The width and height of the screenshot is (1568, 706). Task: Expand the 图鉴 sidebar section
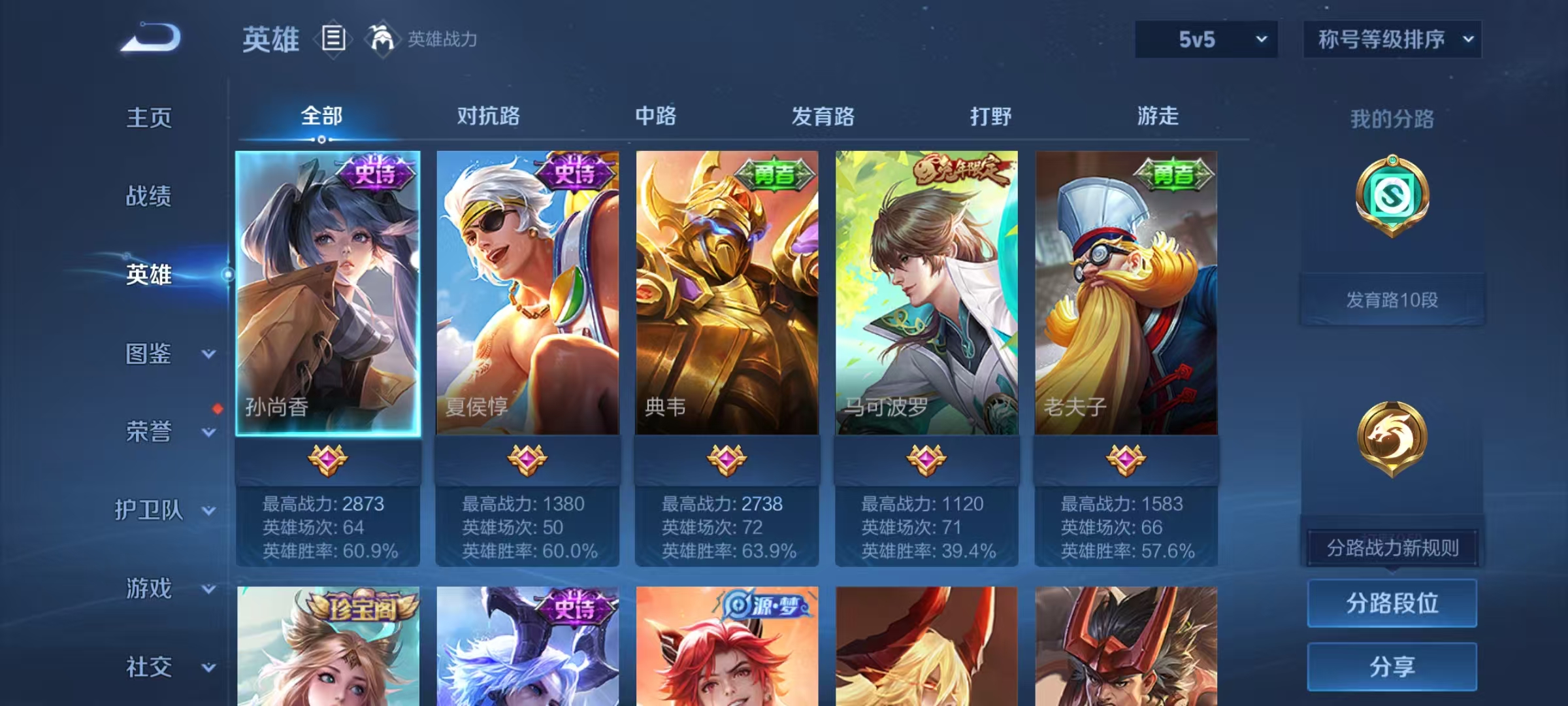(x=157, y=353)
